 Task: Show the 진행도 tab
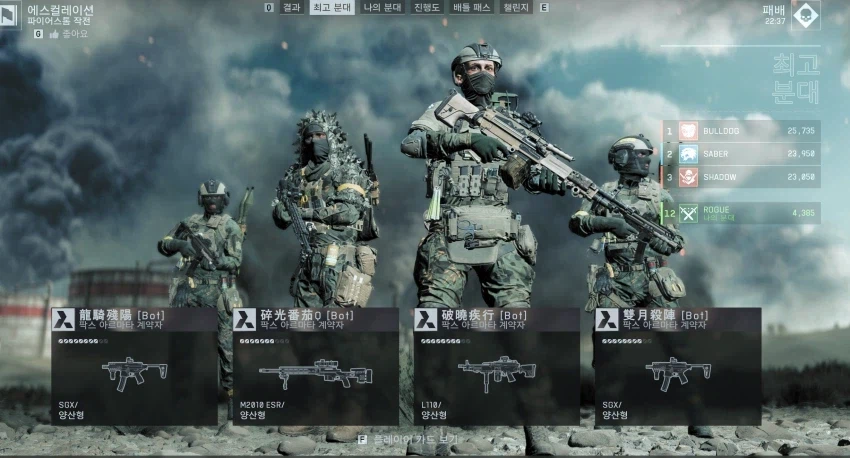tap(426, 7)
